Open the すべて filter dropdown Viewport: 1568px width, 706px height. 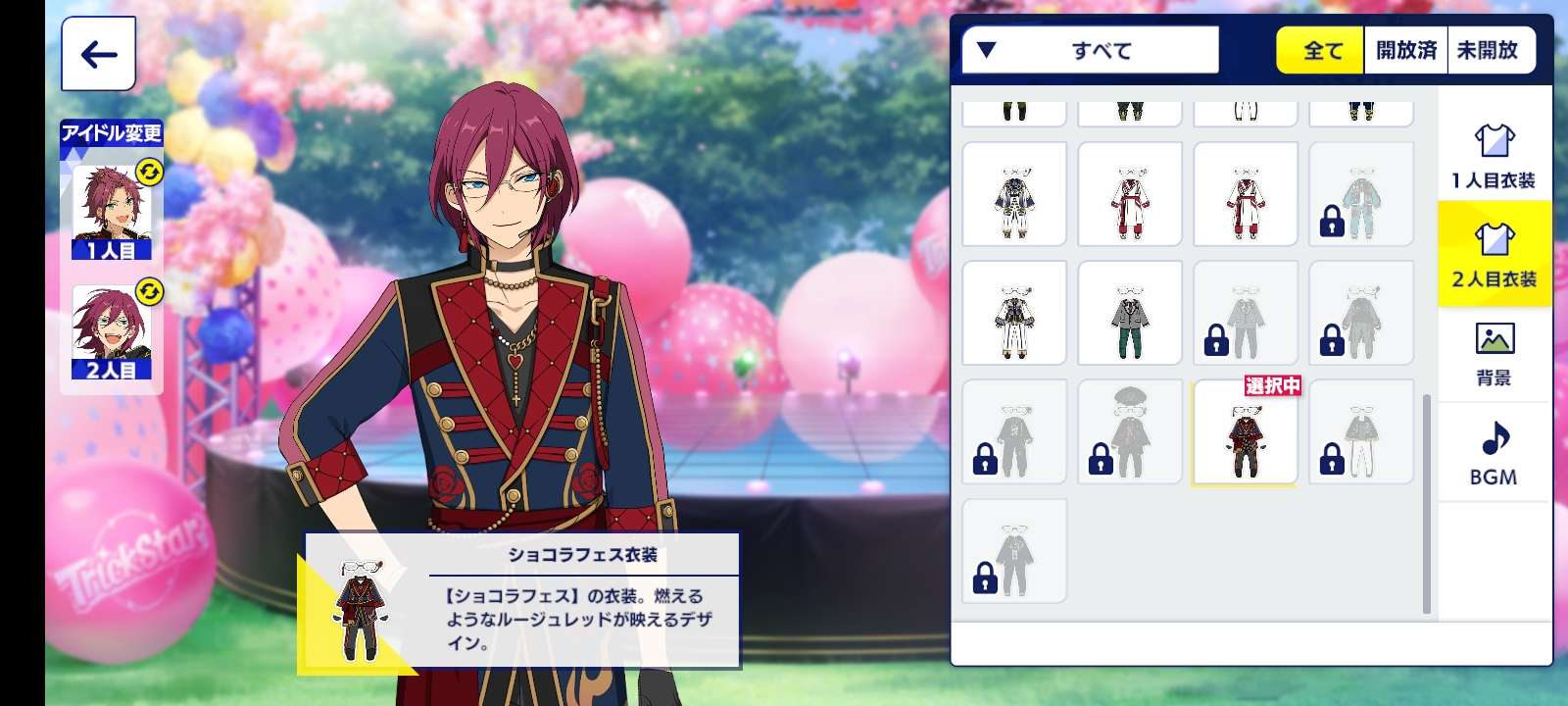pos(1090,50)
